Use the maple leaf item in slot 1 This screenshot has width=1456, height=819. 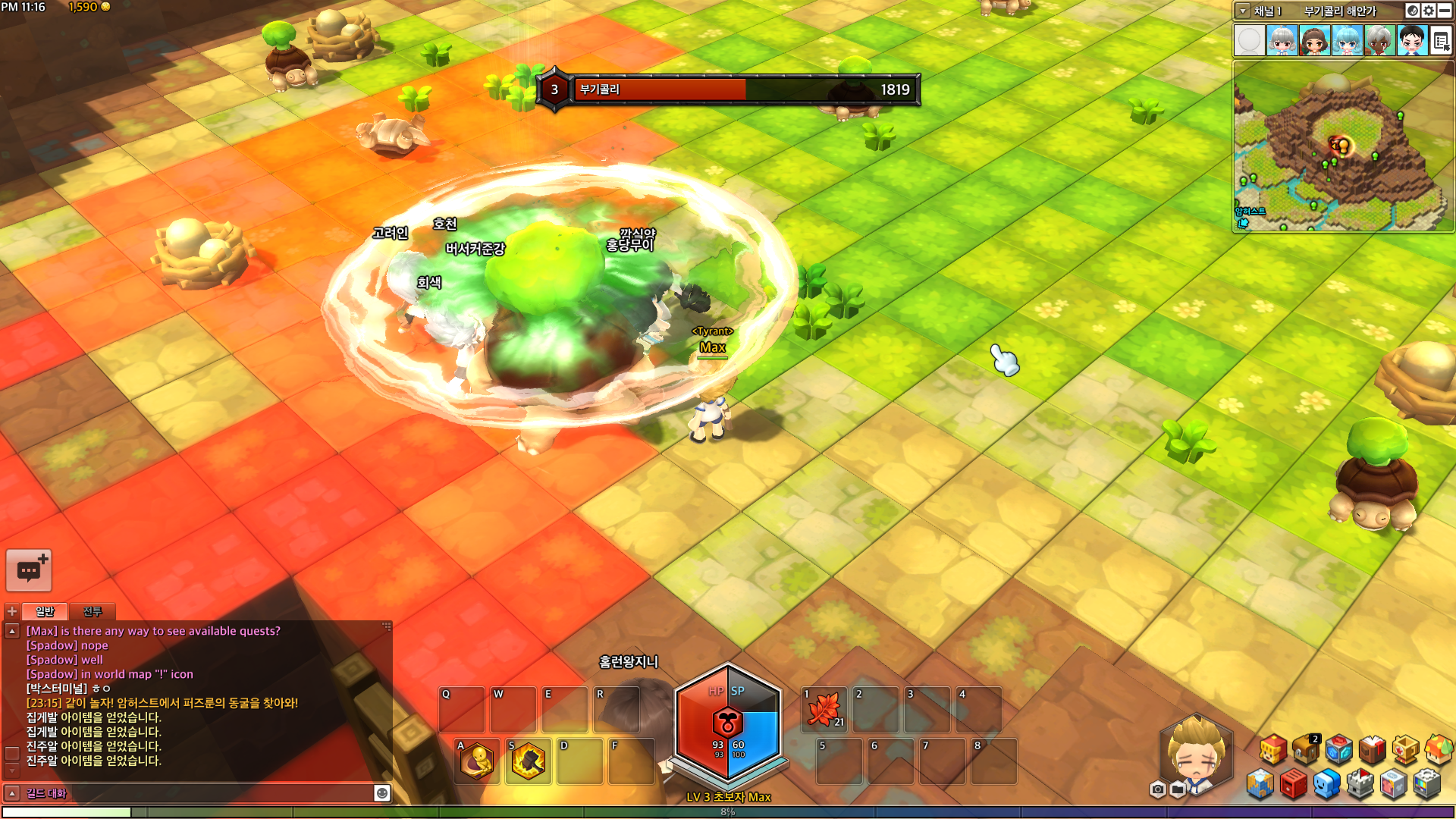click(x=824, y=710)
